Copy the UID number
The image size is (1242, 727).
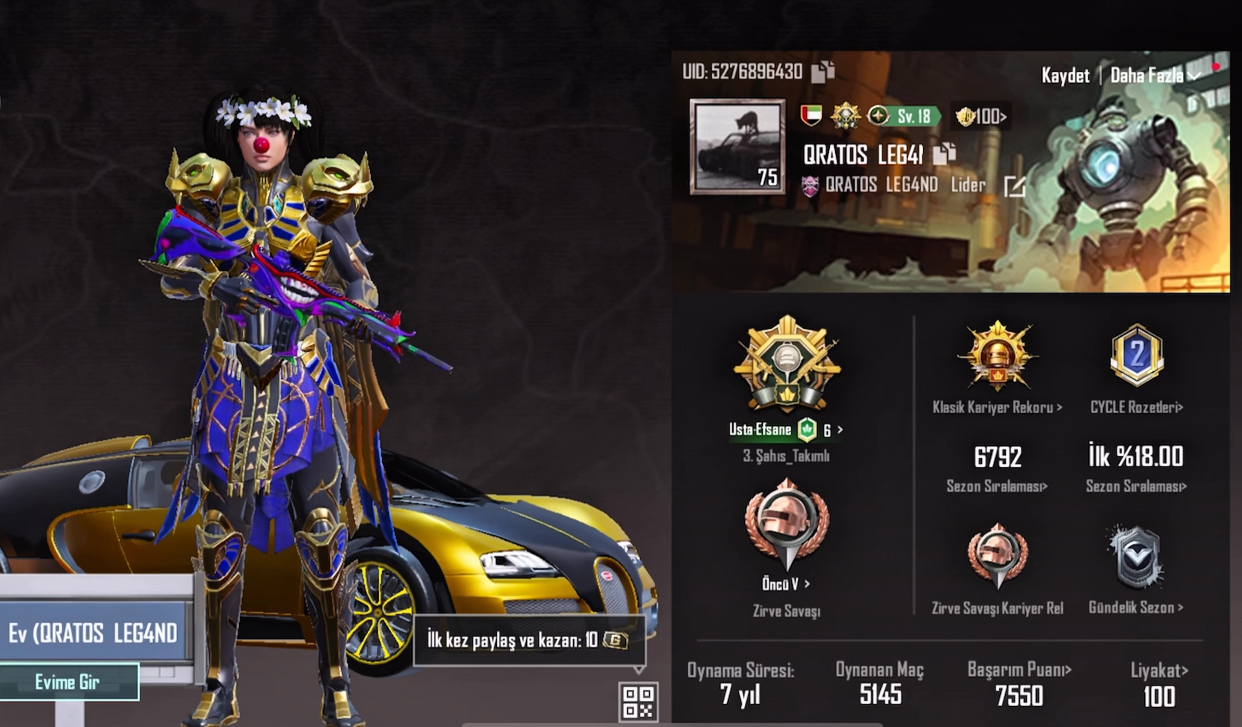point(823,72)
